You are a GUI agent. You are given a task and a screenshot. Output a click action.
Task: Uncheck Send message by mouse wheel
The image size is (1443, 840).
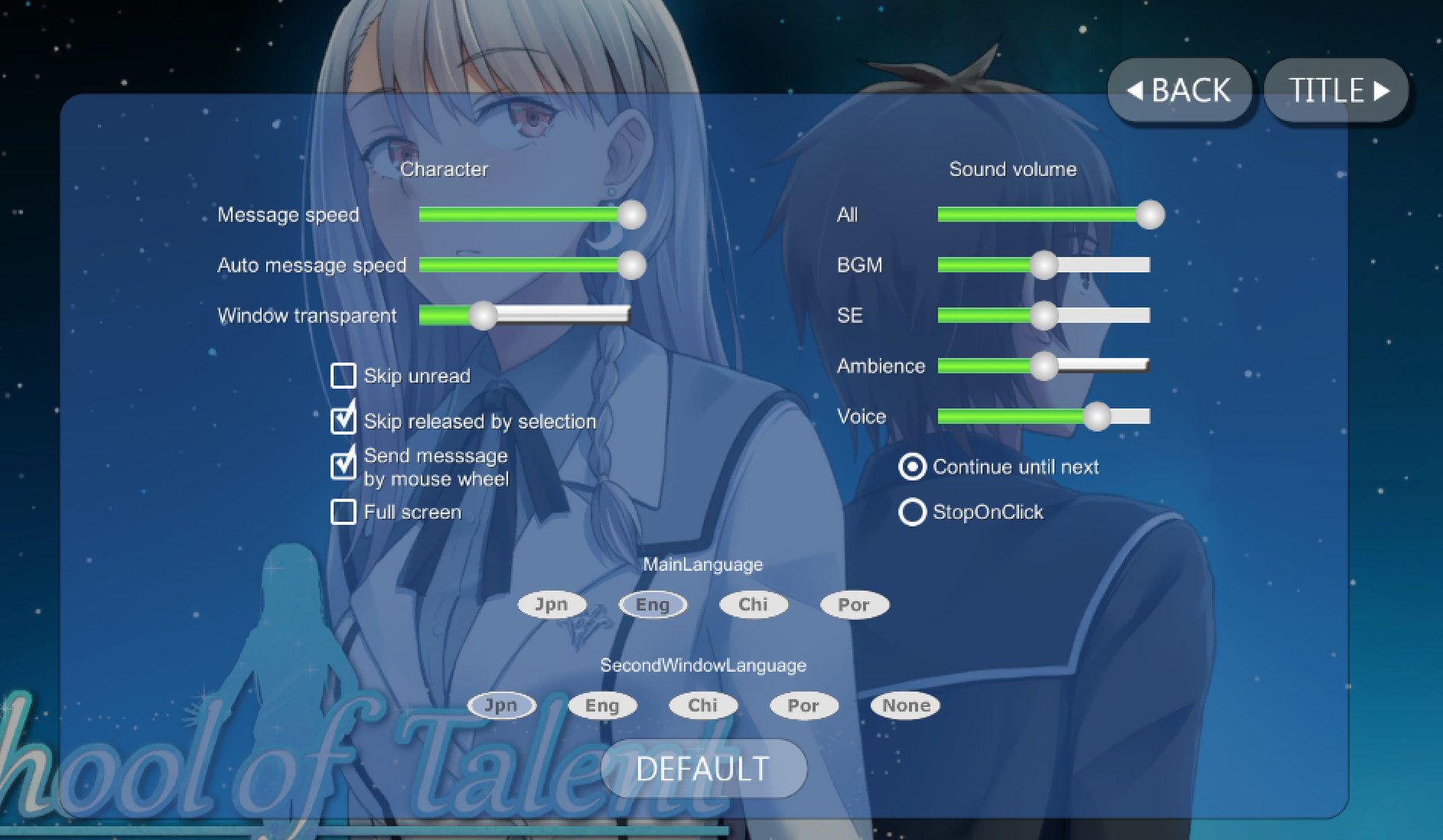(x=342, y=466)
